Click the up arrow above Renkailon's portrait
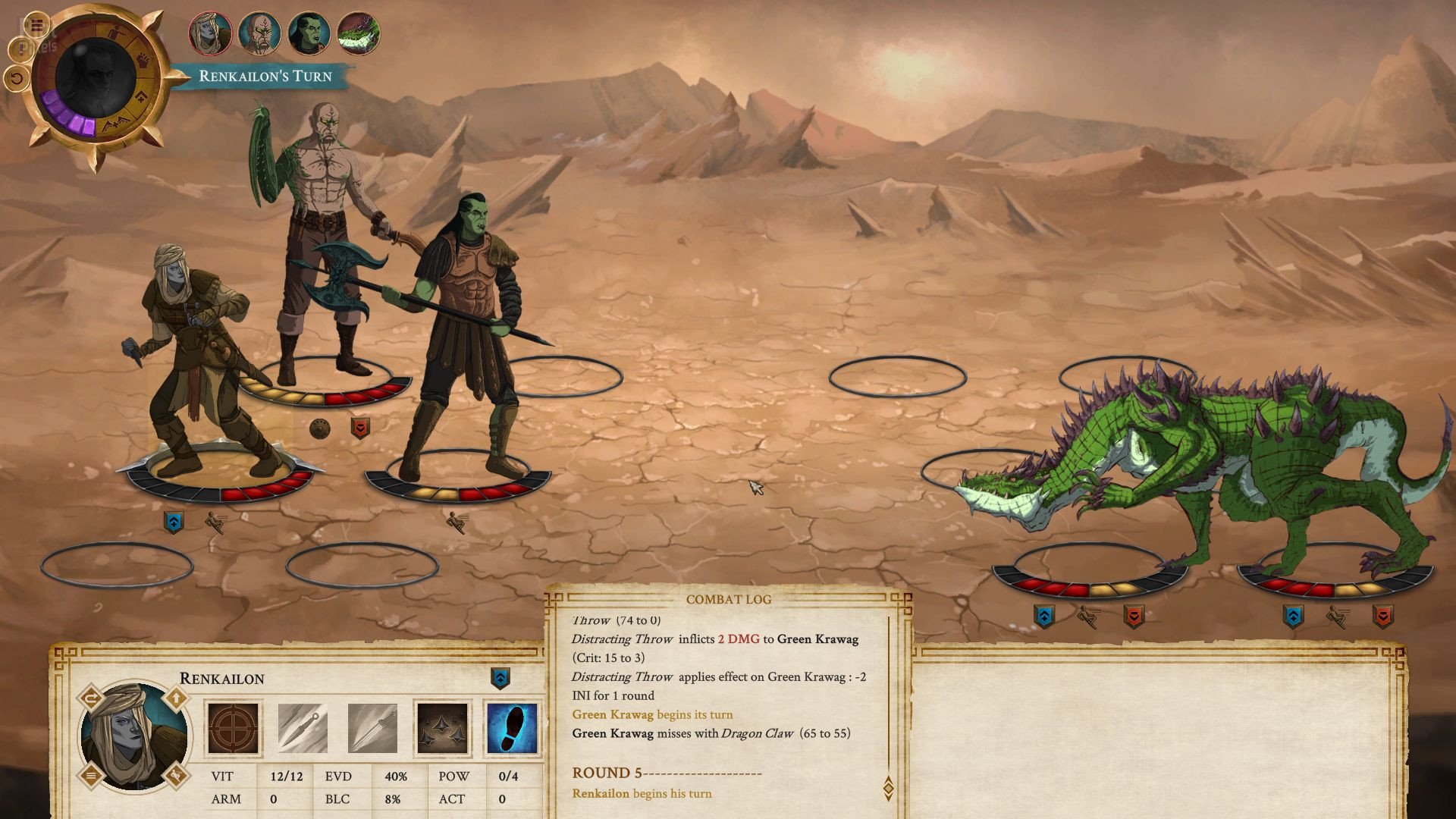 click(x=177, y=696)
